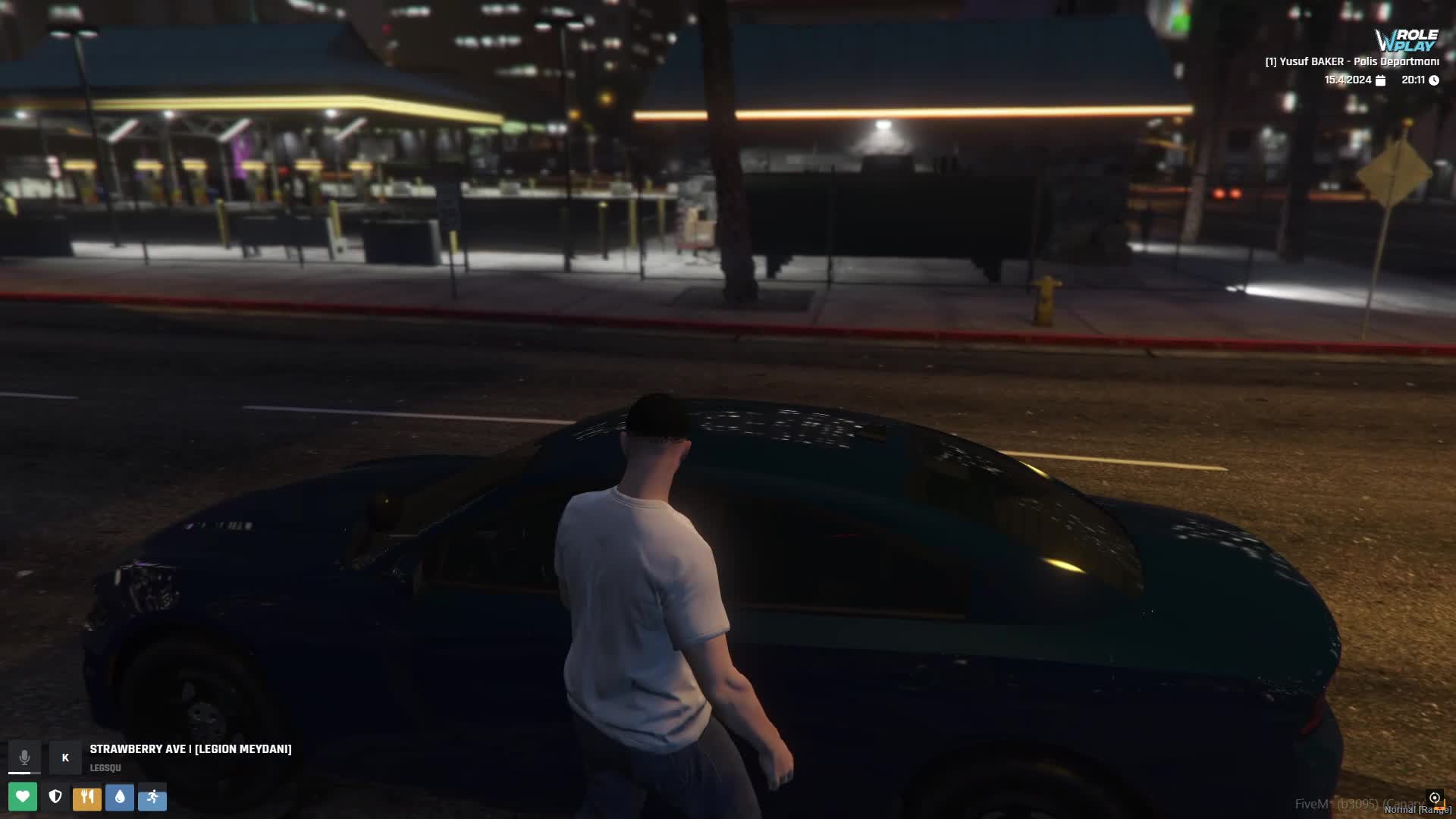
Task: Click the clock icon beside the time
Action: tap(1434, 80)
